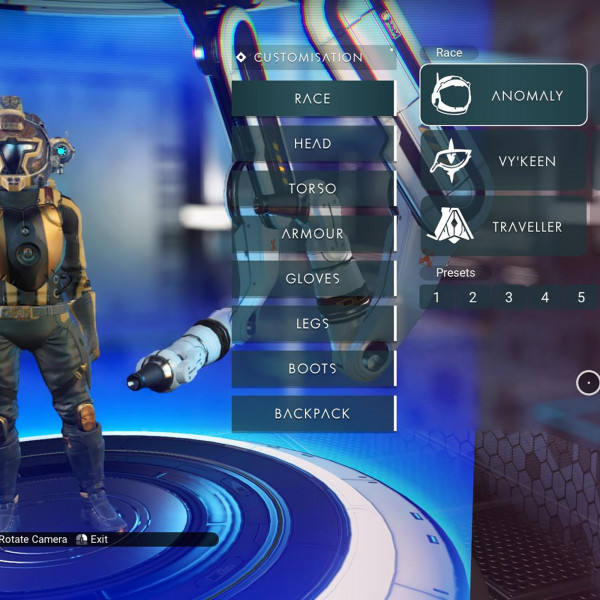Screen dimensions: 600x600
Task: Choose the Vy'keen race
Action: pos(503,161)
